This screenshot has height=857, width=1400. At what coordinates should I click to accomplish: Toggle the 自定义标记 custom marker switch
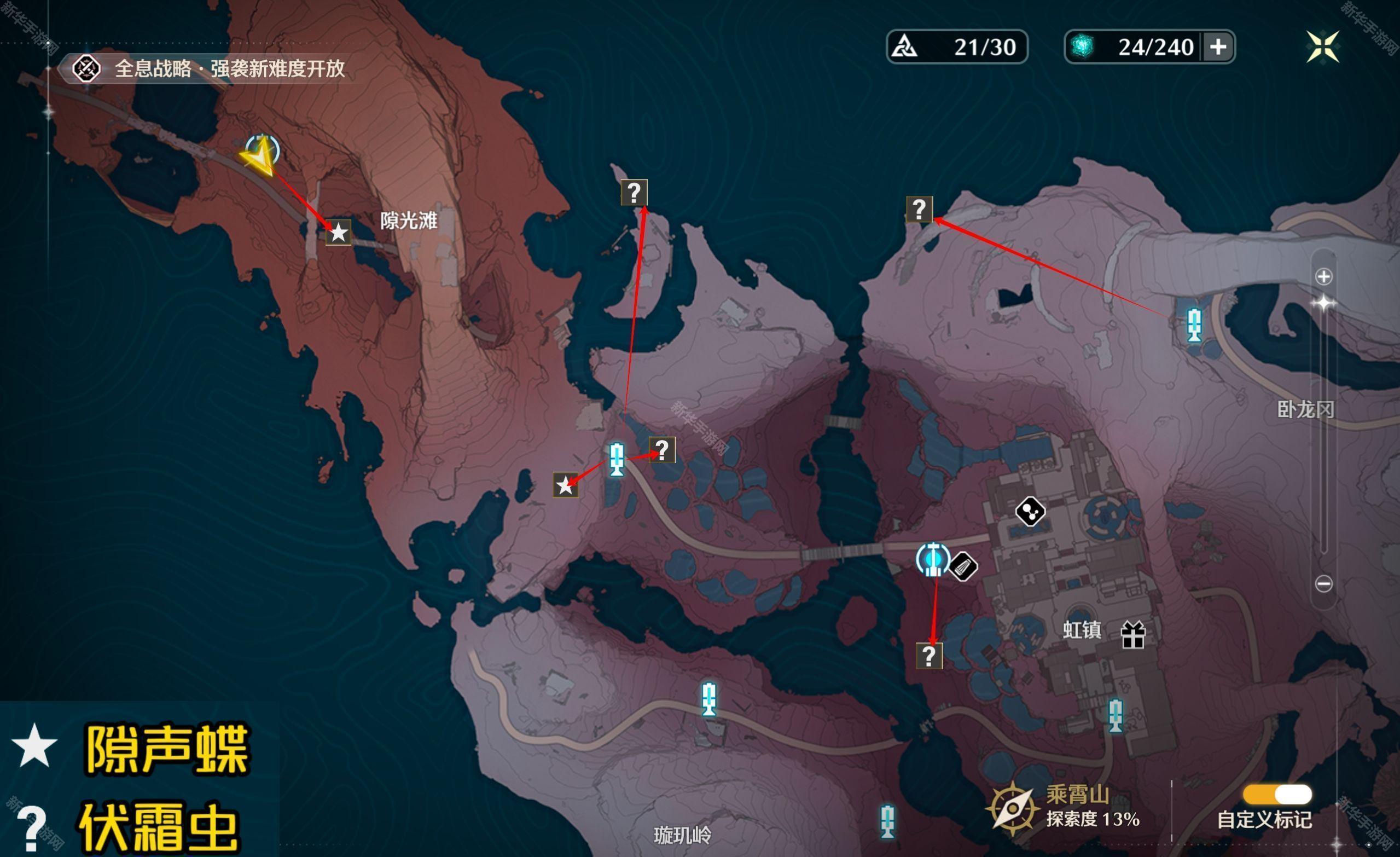coord(1277,794)
